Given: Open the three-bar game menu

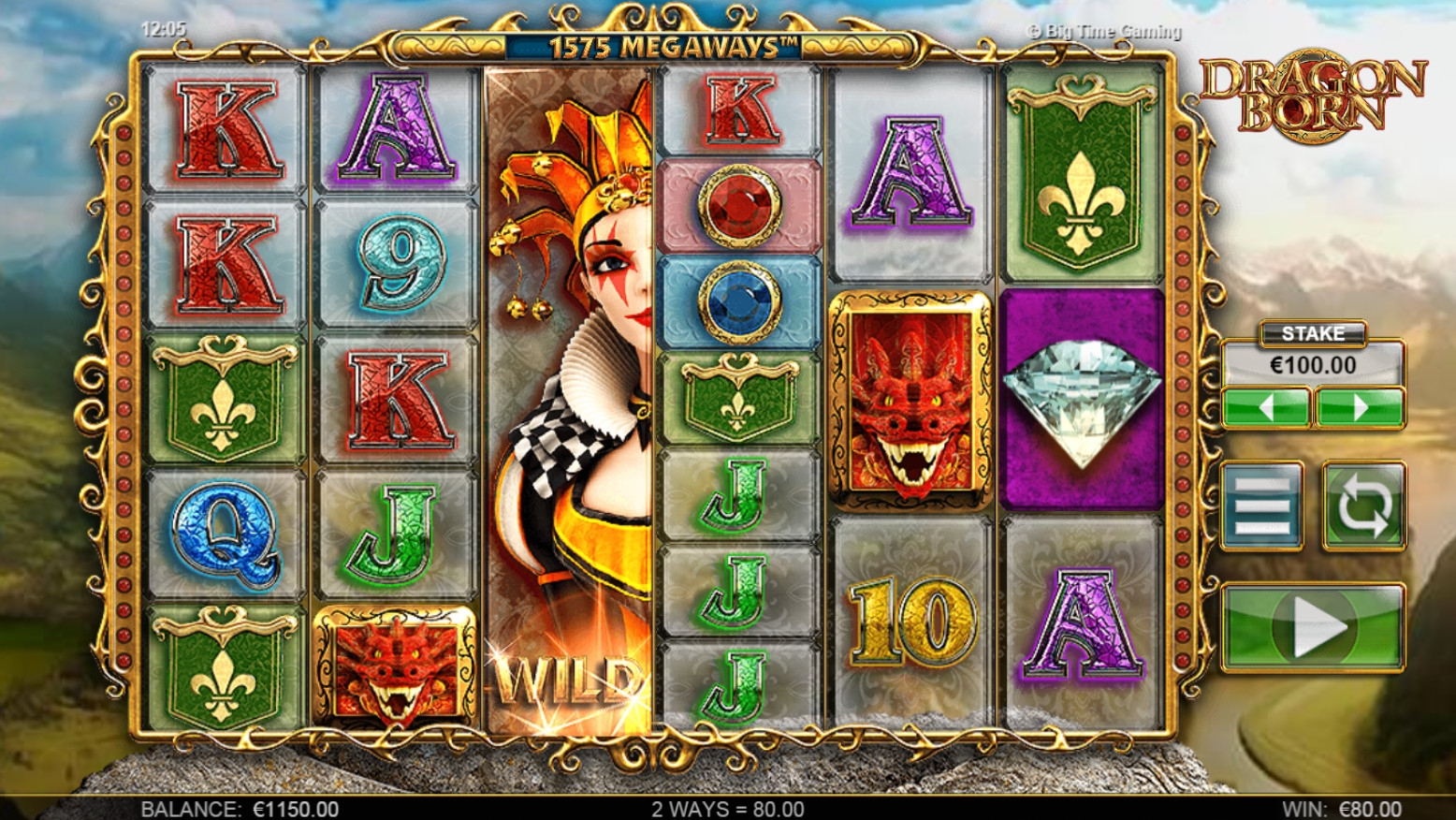Looking at the screenshot, I should coord(1262,505).
